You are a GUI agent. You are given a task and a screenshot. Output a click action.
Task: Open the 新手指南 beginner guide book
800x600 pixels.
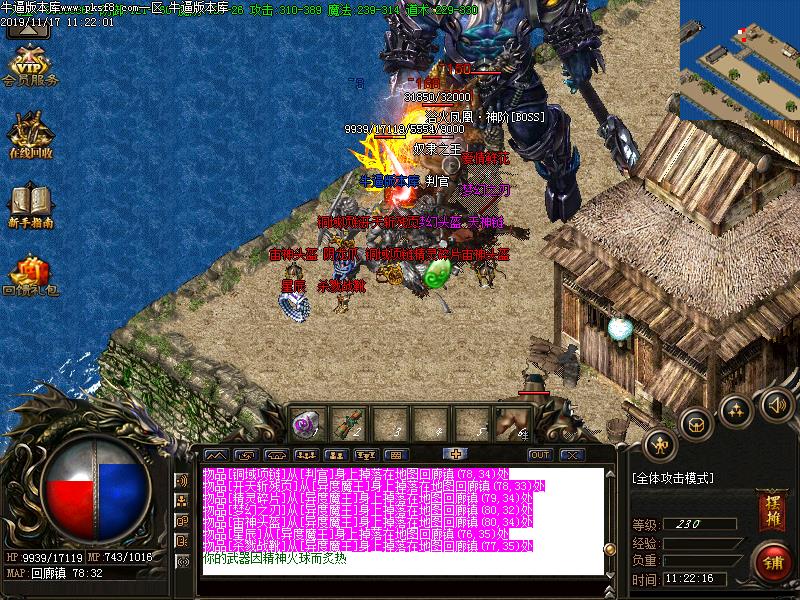coord(30,205)
